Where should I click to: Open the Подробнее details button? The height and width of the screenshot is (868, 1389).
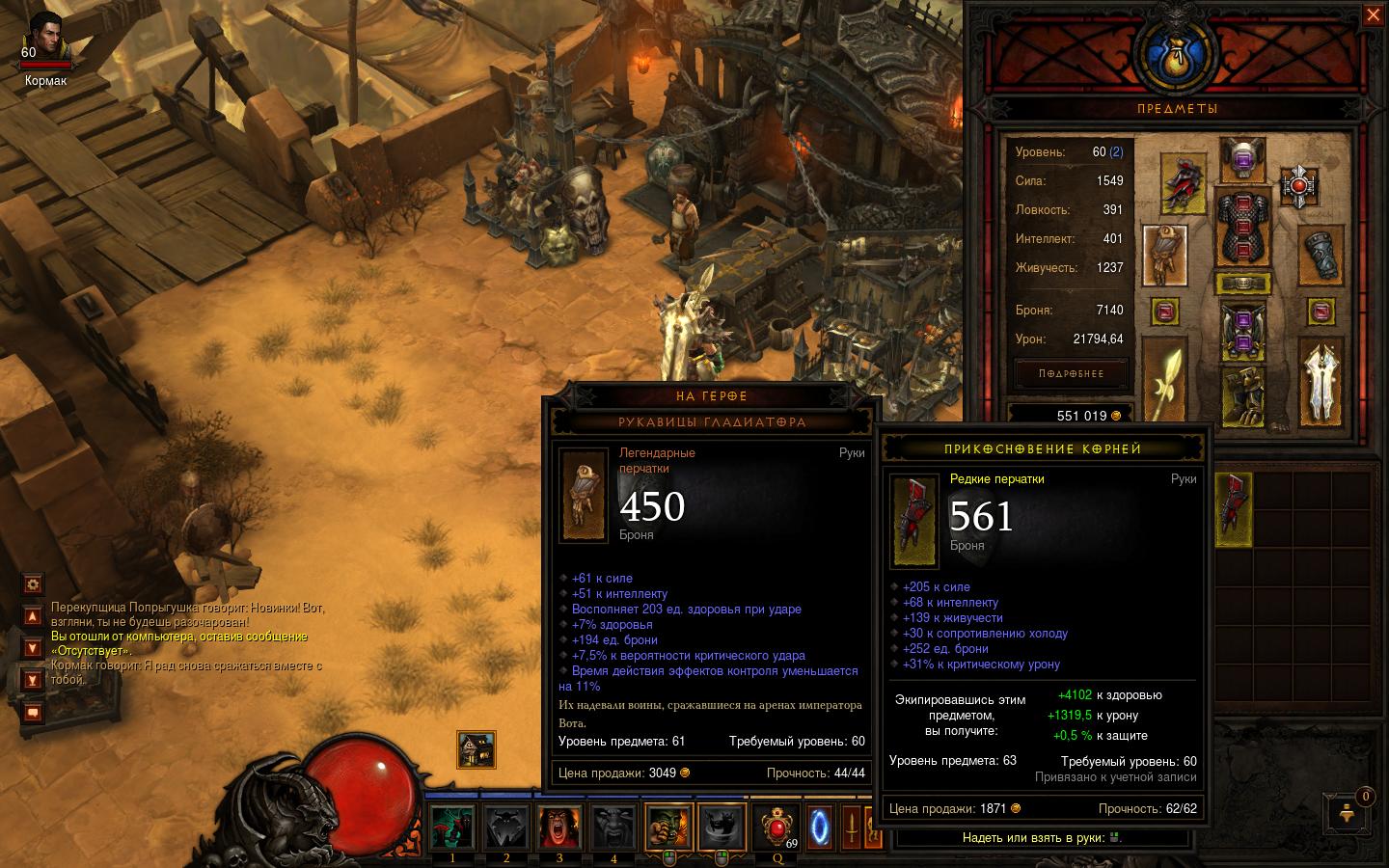(x=1071, y=373)
